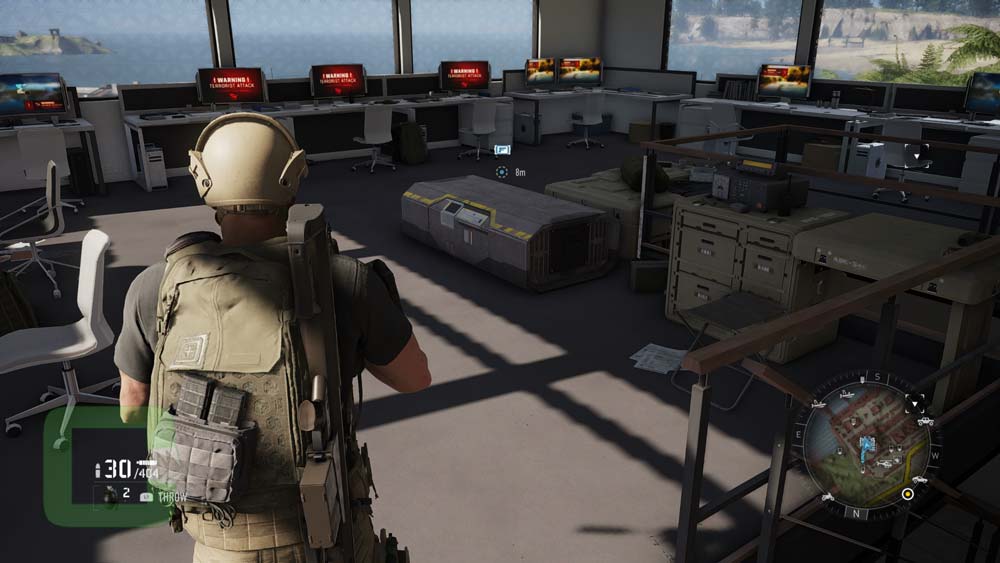
Task: Click the blue player arrow on the minimap
Action: (867, 446)
